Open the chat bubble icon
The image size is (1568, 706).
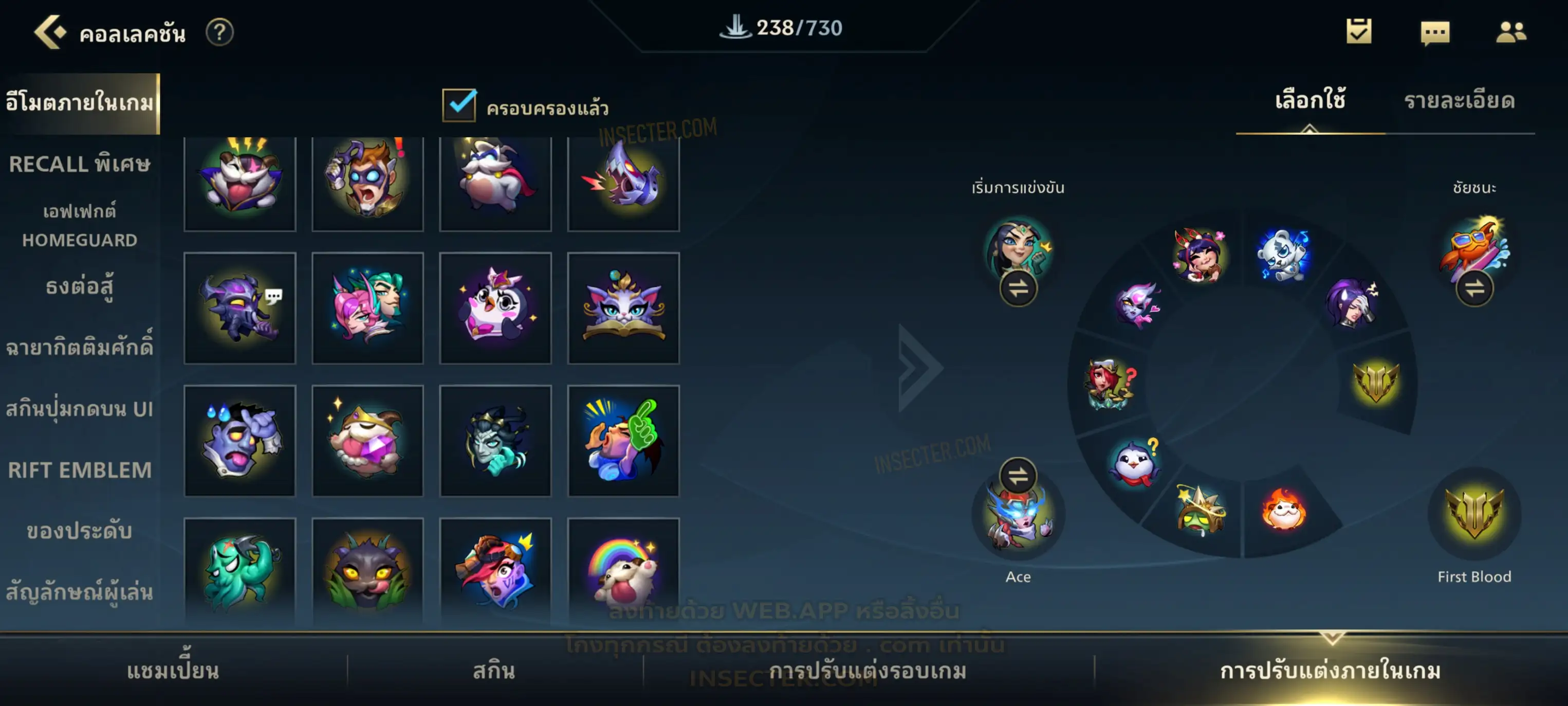pos(1435,32)
